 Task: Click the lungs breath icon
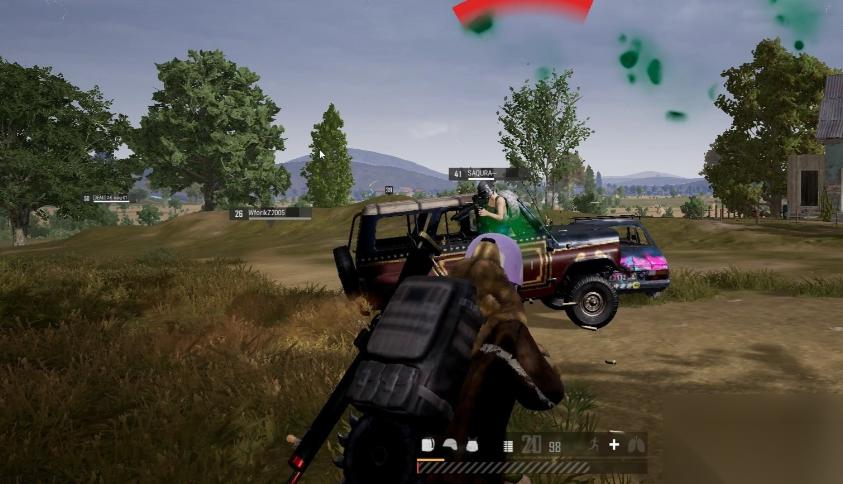click(x=635, y=445)
